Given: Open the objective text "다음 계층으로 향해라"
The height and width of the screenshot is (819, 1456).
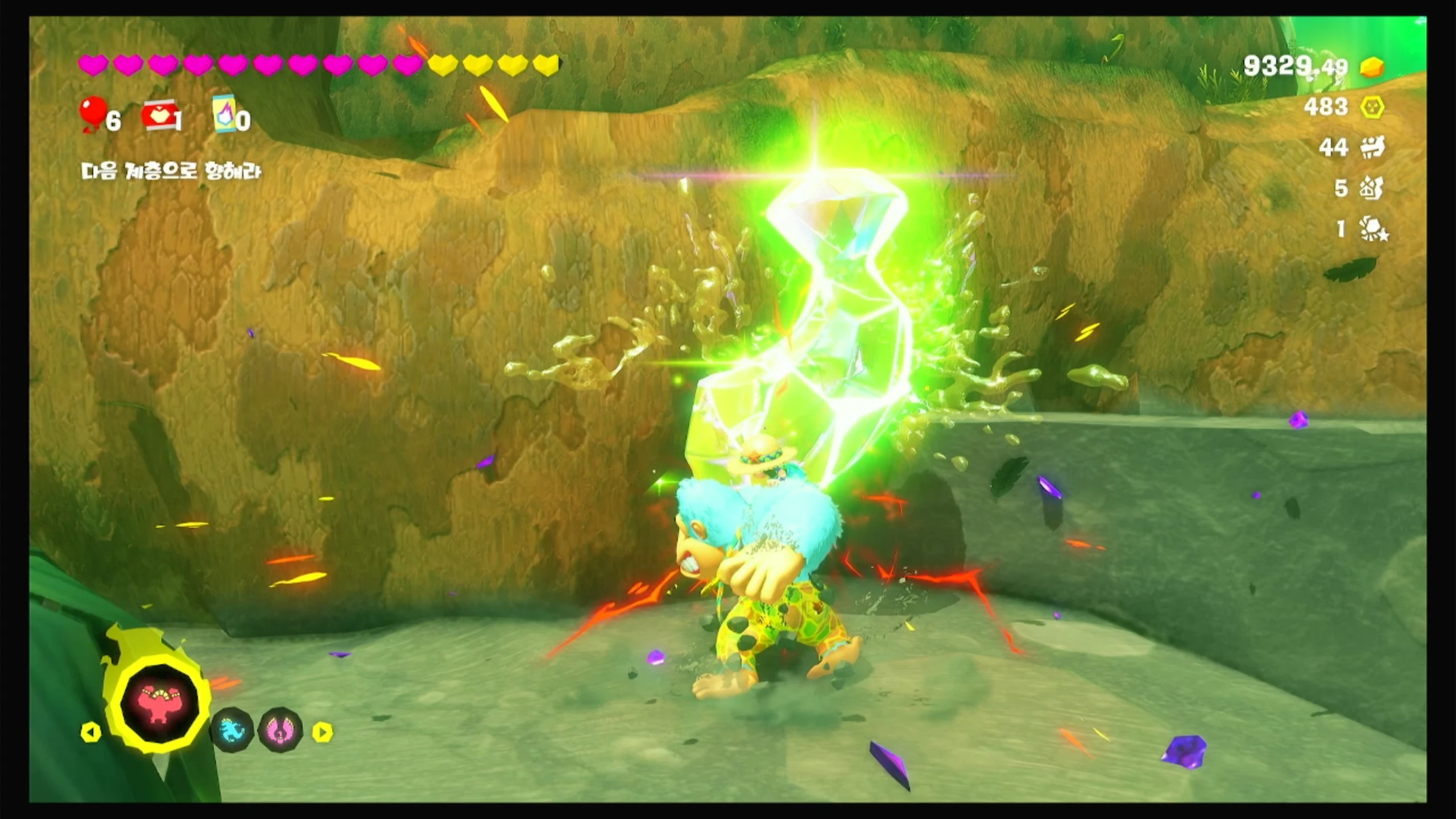Looking at the screenshot, I should pos(171,171).
